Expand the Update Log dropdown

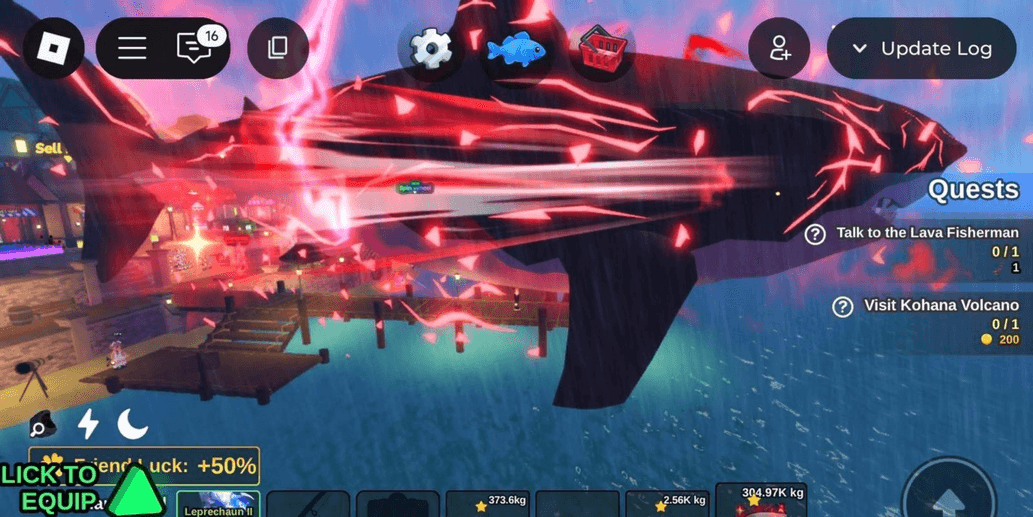click(921, 48)
